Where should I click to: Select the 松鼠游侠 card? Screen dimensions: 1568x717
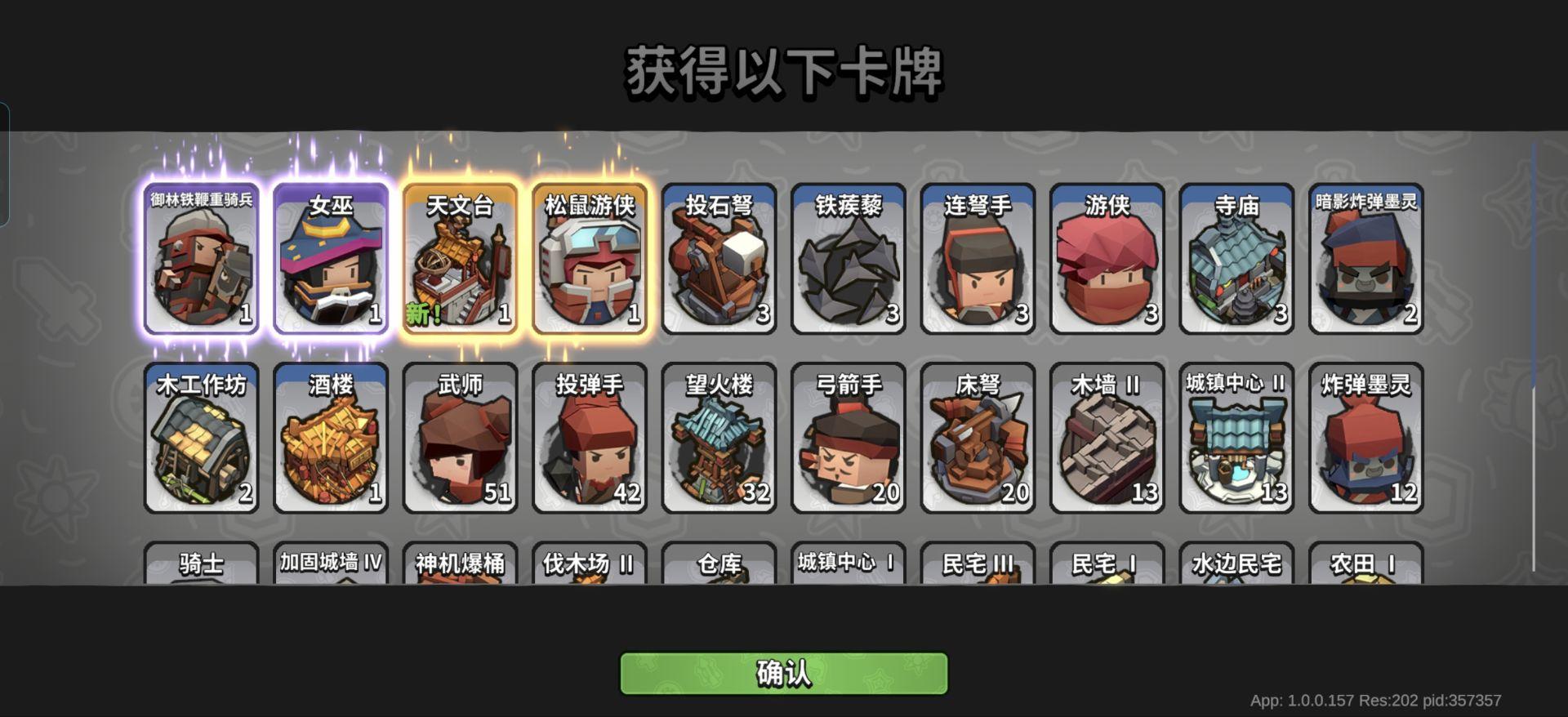(589, 260)
